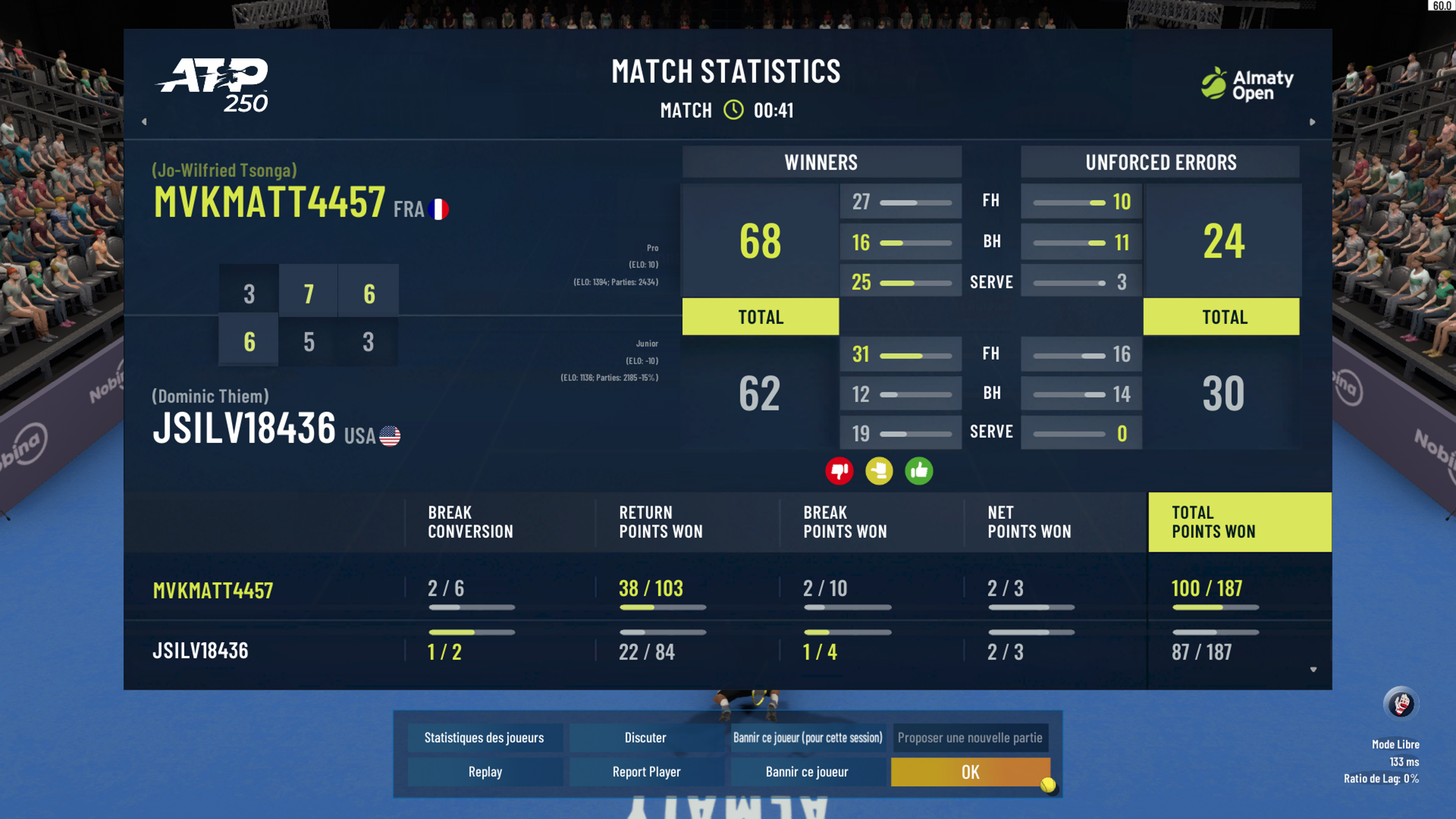Select the yellow neutral hand rating
Image resolution: width=1456 pixels, height=819 pixels.
point(879,471)
